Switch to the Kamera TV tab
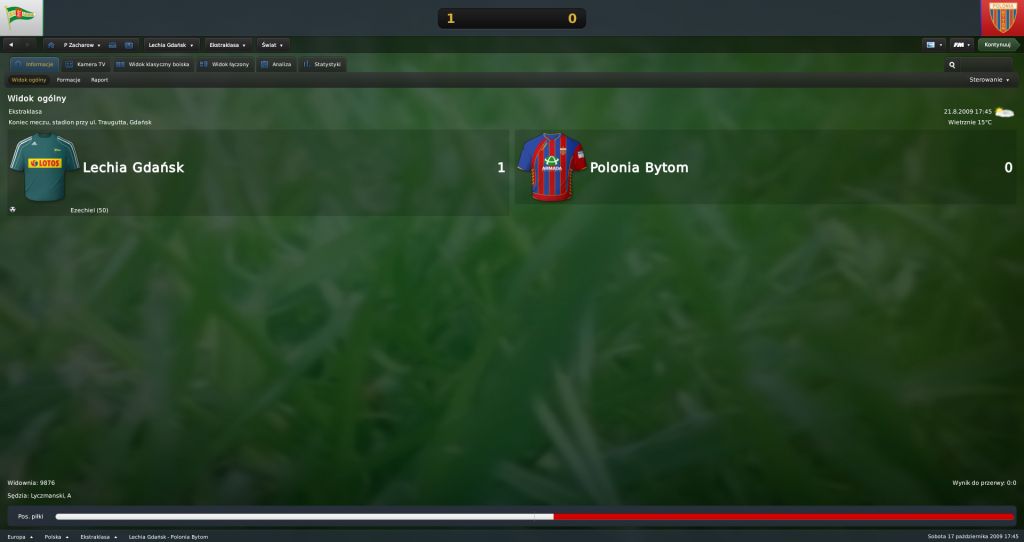Screen dimensions: 1024x542 pos(84,64)
